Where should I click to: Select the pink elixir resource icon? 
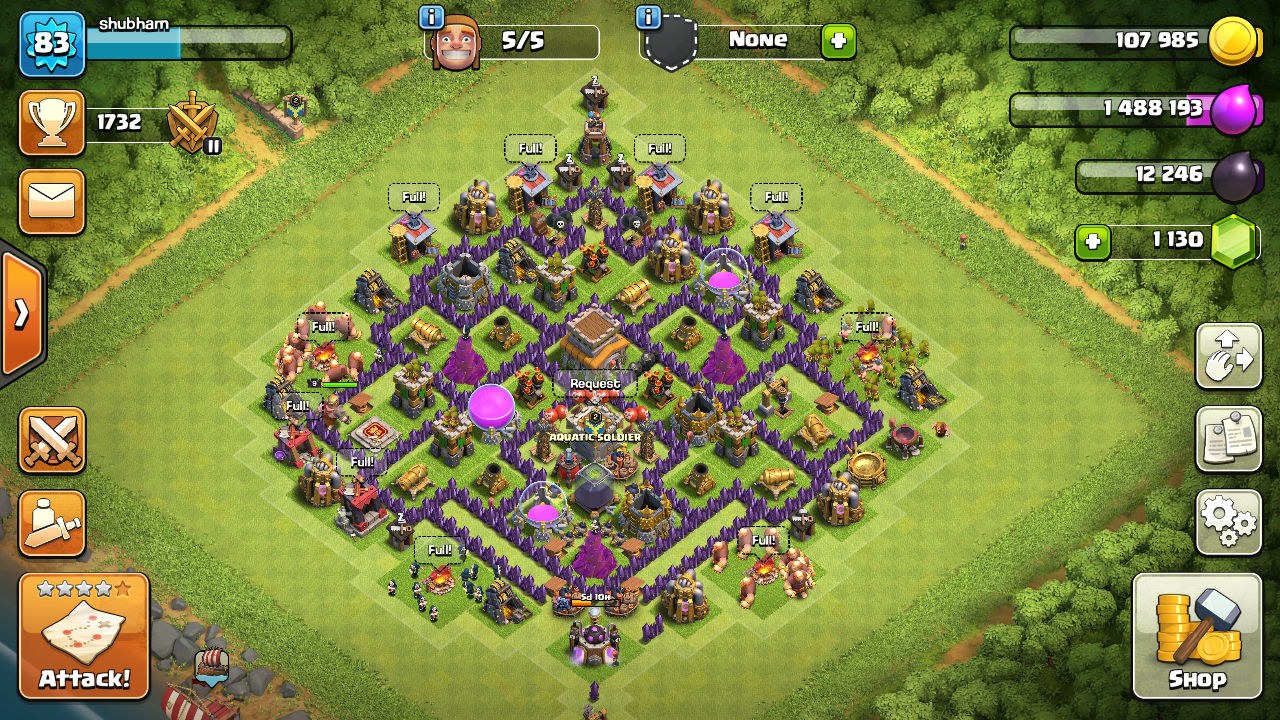tap(1232, 109)
